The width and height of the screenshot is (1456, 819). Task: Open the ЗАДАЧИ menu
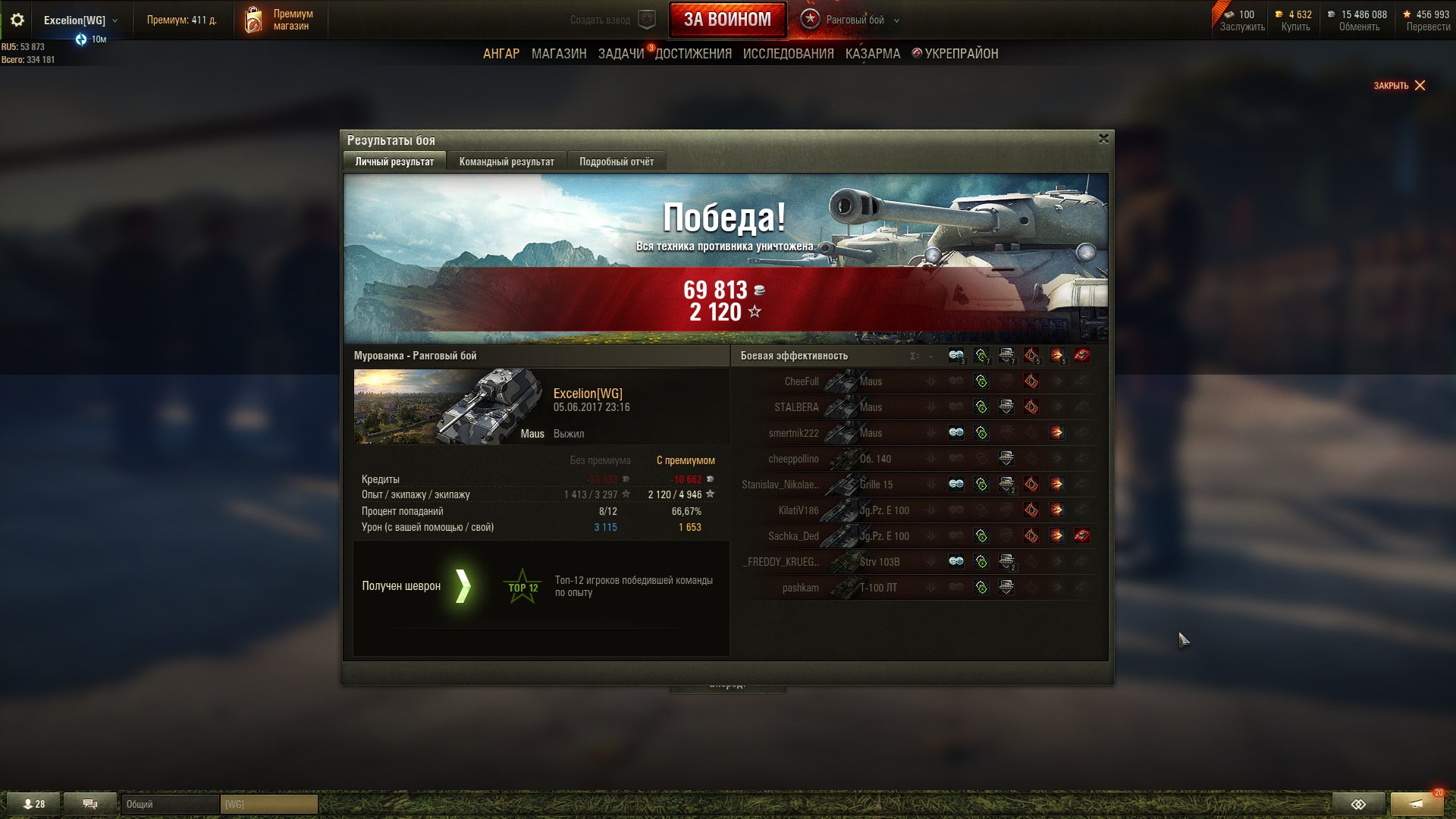[621, 54]
